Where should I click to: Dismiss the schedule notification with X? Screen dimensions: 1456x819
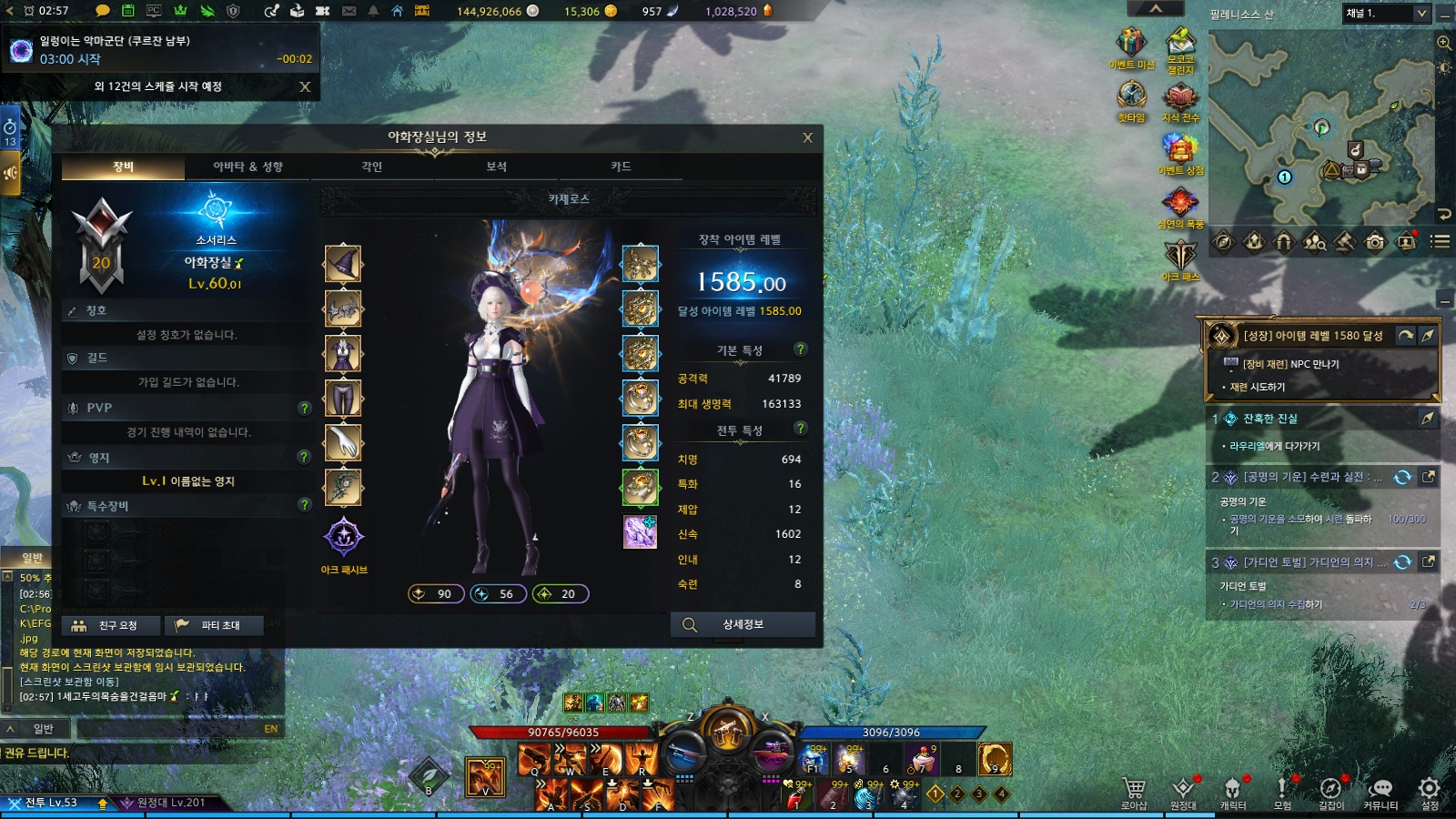(x=305, y=86)
